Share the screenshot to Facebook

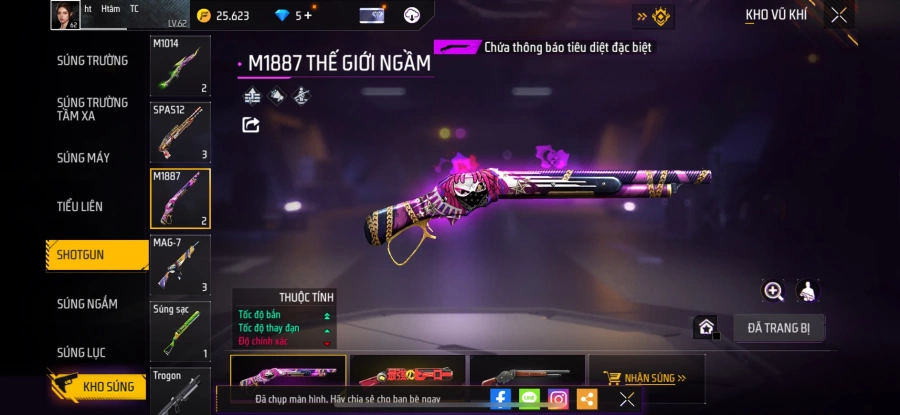(x=501, y=399)
